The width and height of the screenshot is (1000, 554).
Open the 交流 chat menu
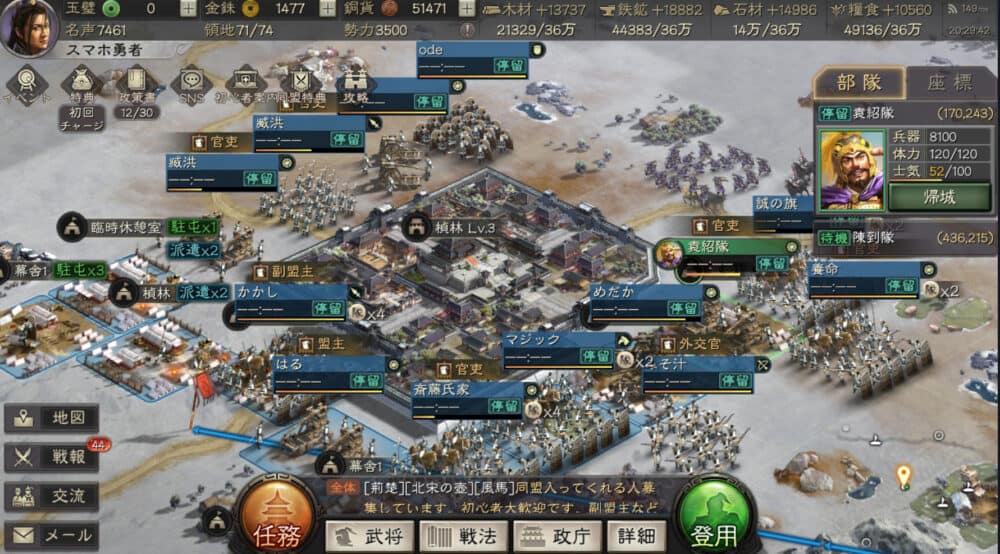point(51,496)
